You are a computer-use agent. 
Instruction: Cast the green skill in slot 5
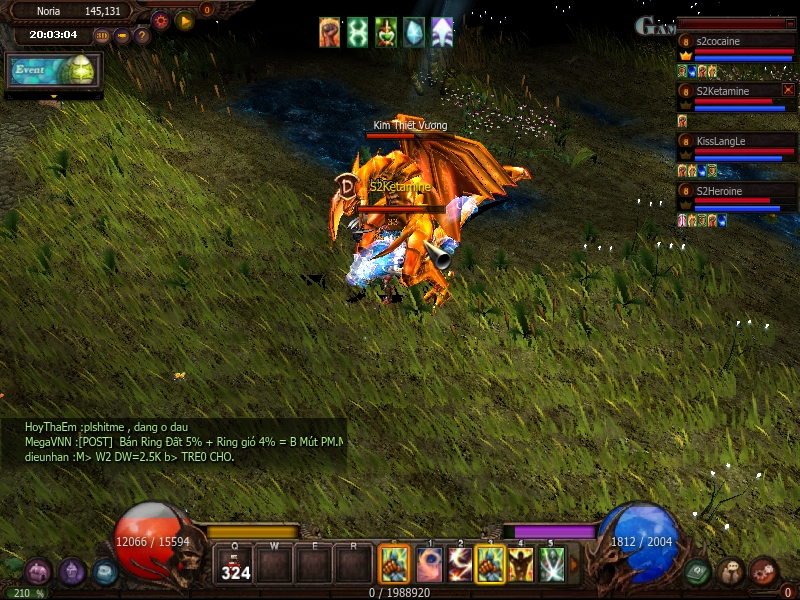552,565
